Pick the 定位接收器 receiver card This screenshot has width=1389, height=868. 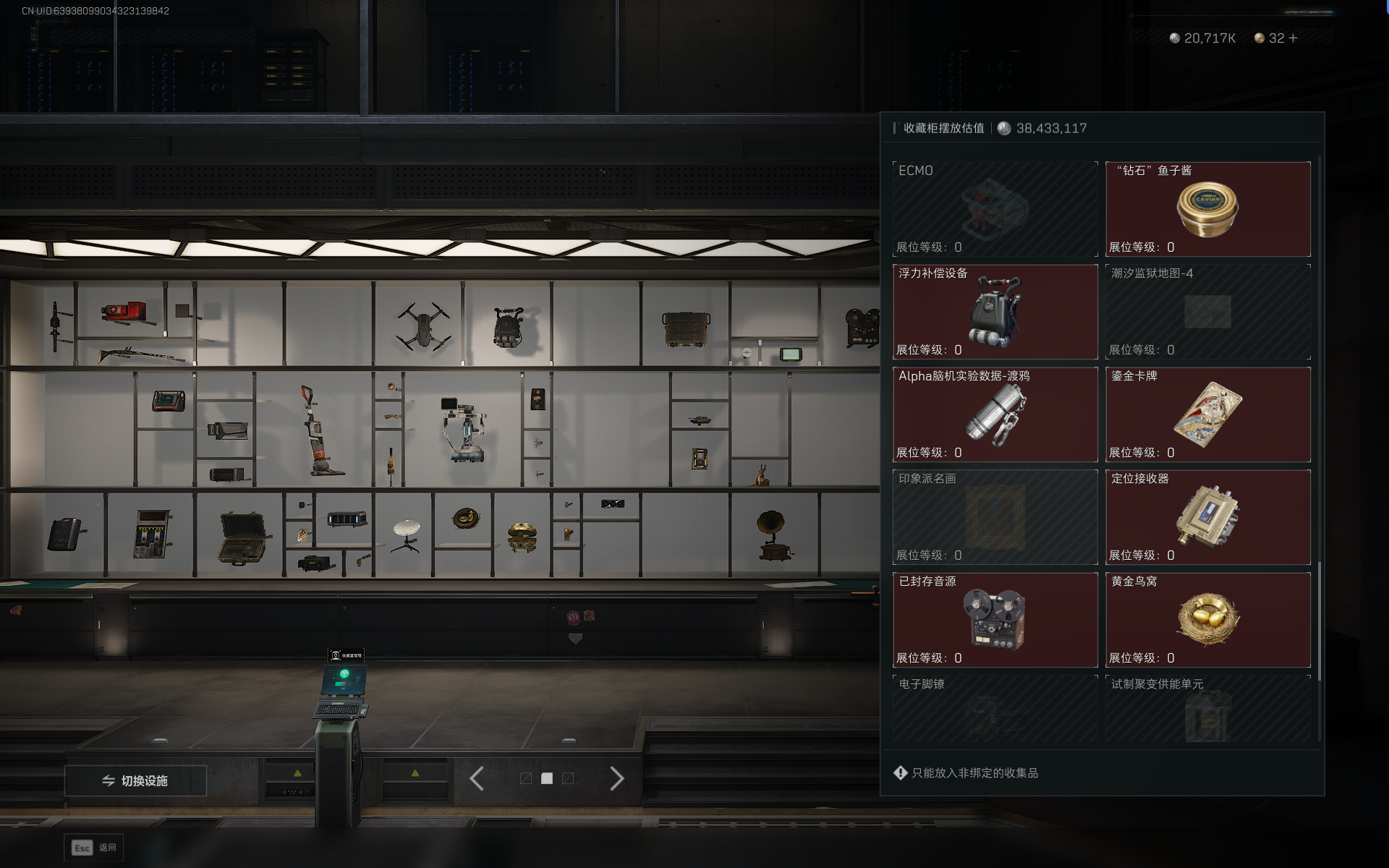[x=1207, y=517]
